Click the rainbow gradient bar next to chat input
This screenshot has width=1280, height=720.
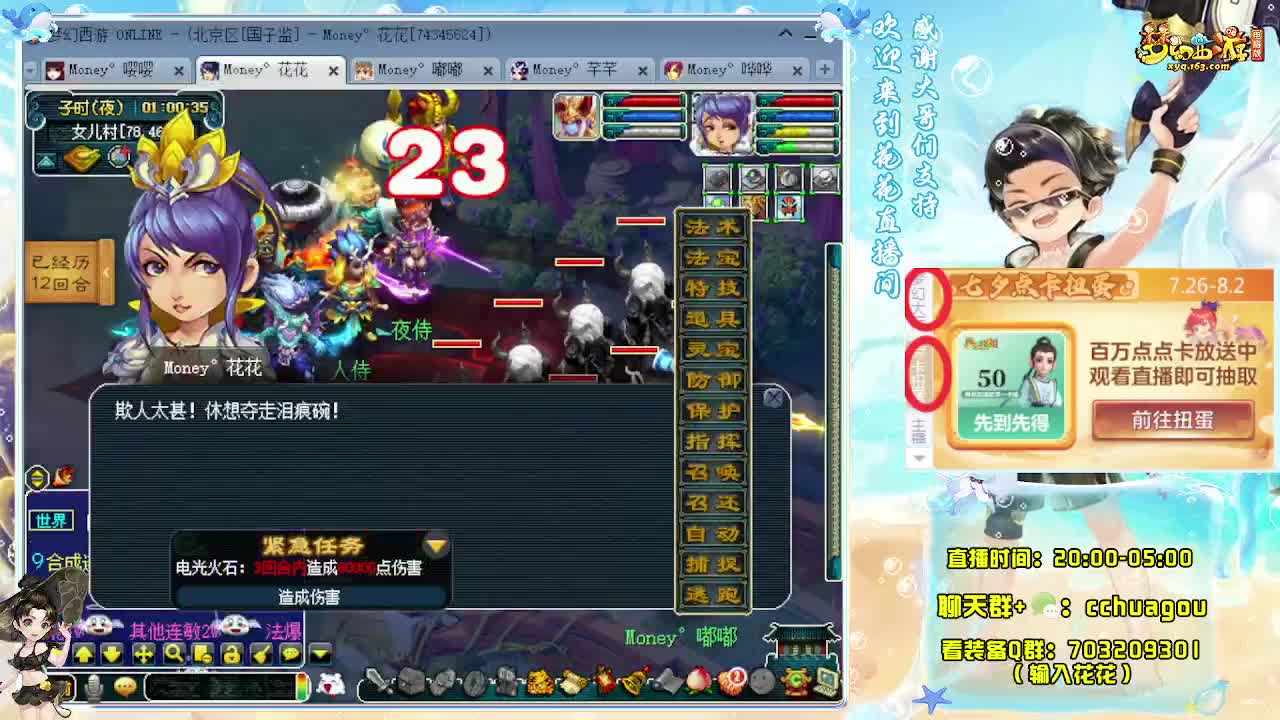(301, 686)
